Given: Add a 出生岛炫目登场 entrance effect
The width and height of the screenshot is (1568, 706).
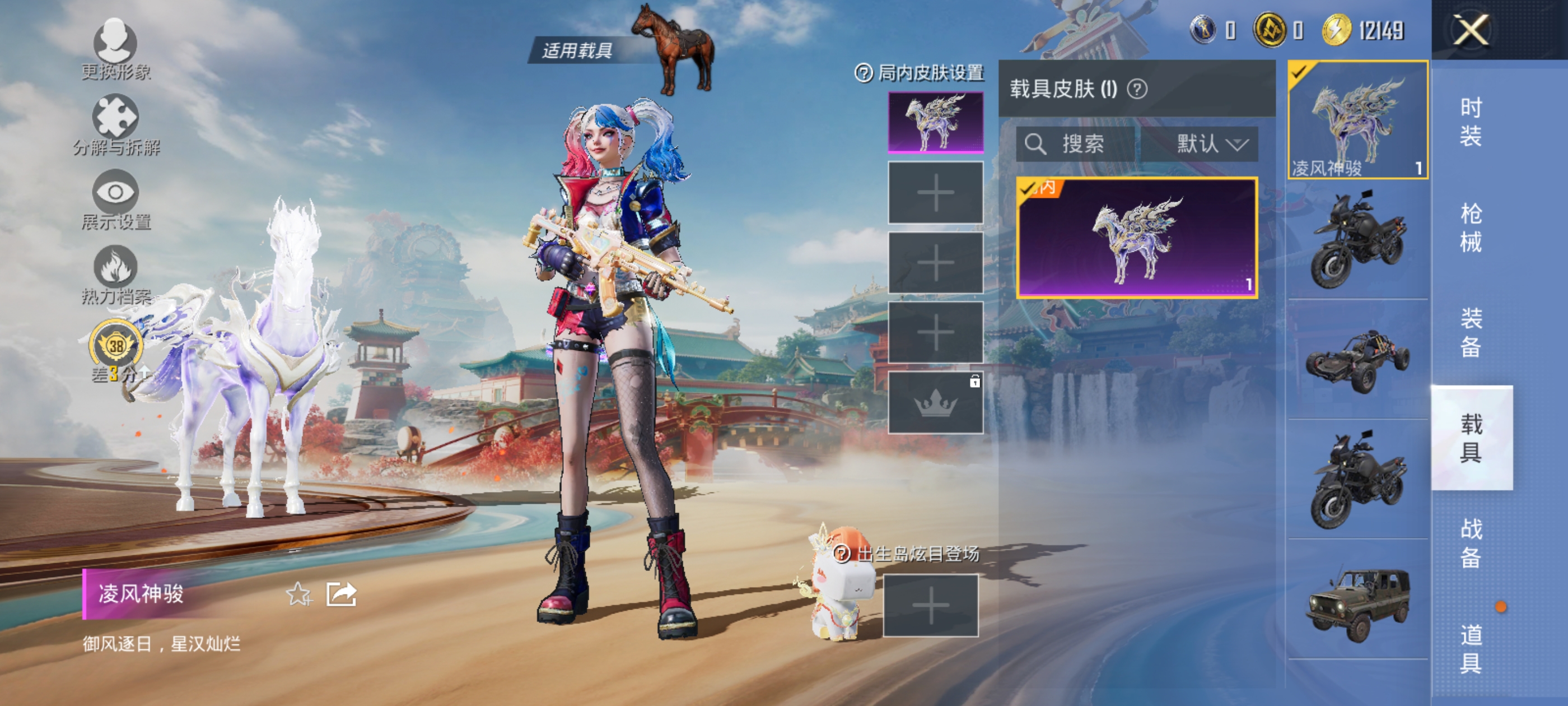Looking at the screenshot, I should 930,606.
